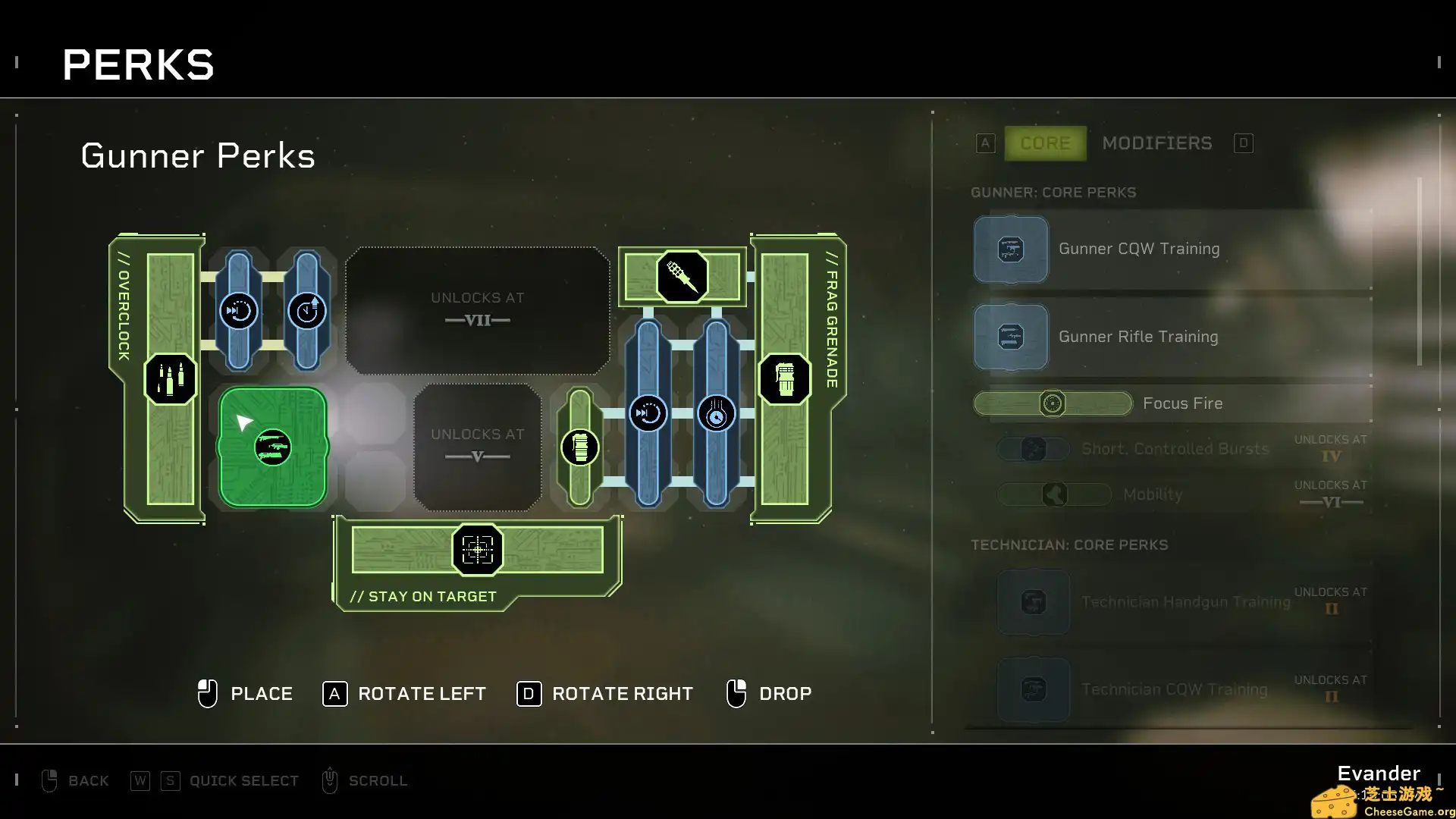Select the green highlighted weapon perk piece
The width and height of the screenshot is (1456, 819).
[271, 447]
